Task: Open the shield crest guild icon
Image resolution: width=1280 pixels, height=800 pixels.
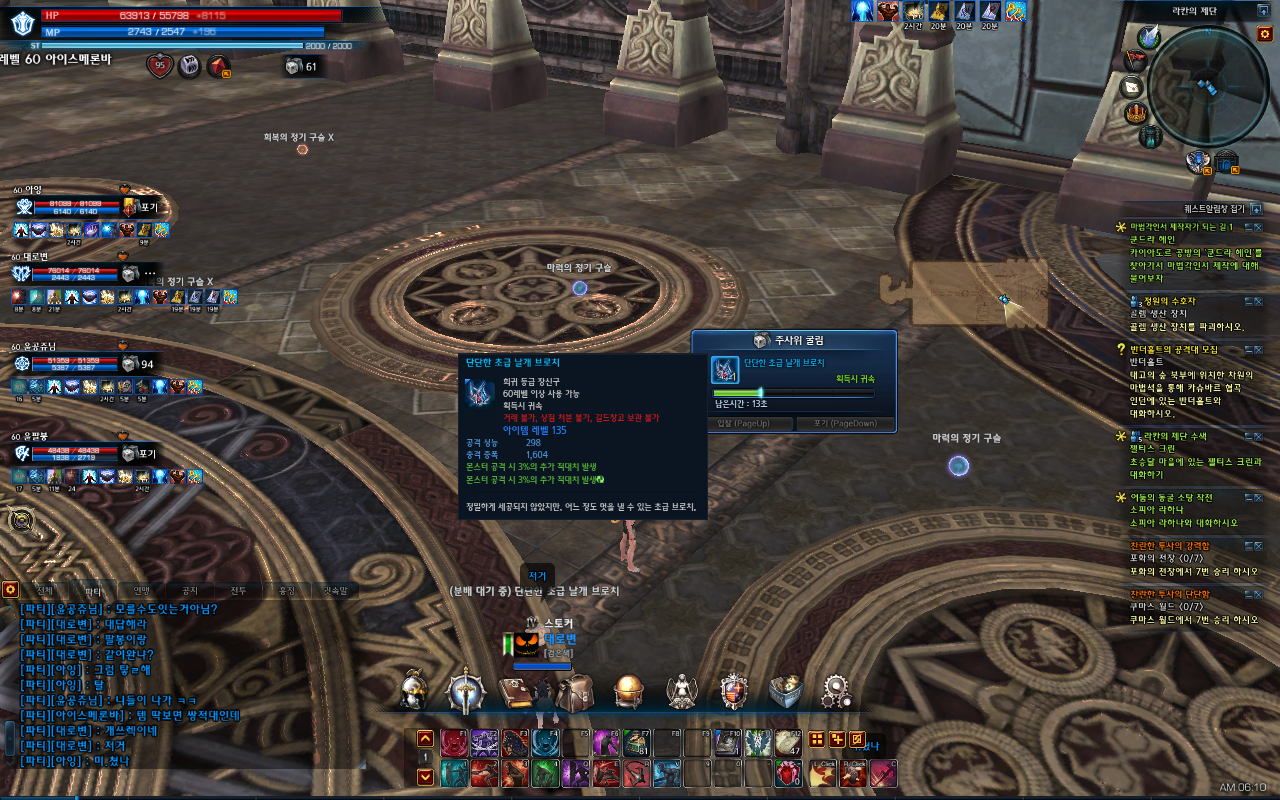Action: pyautogui.click(x=735, y=691)
